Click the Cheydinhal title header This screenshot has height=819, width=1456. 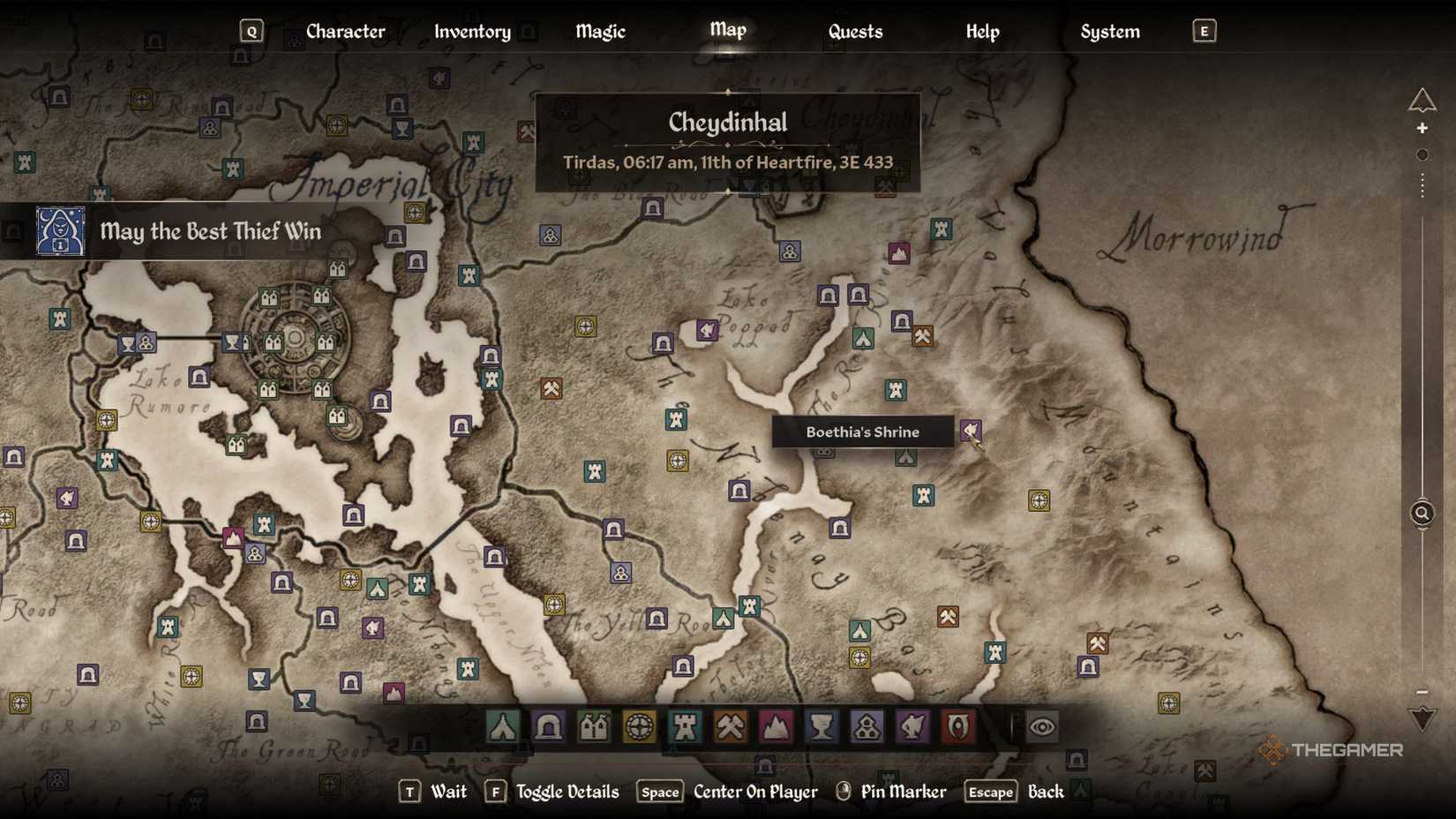pos(727,123)
